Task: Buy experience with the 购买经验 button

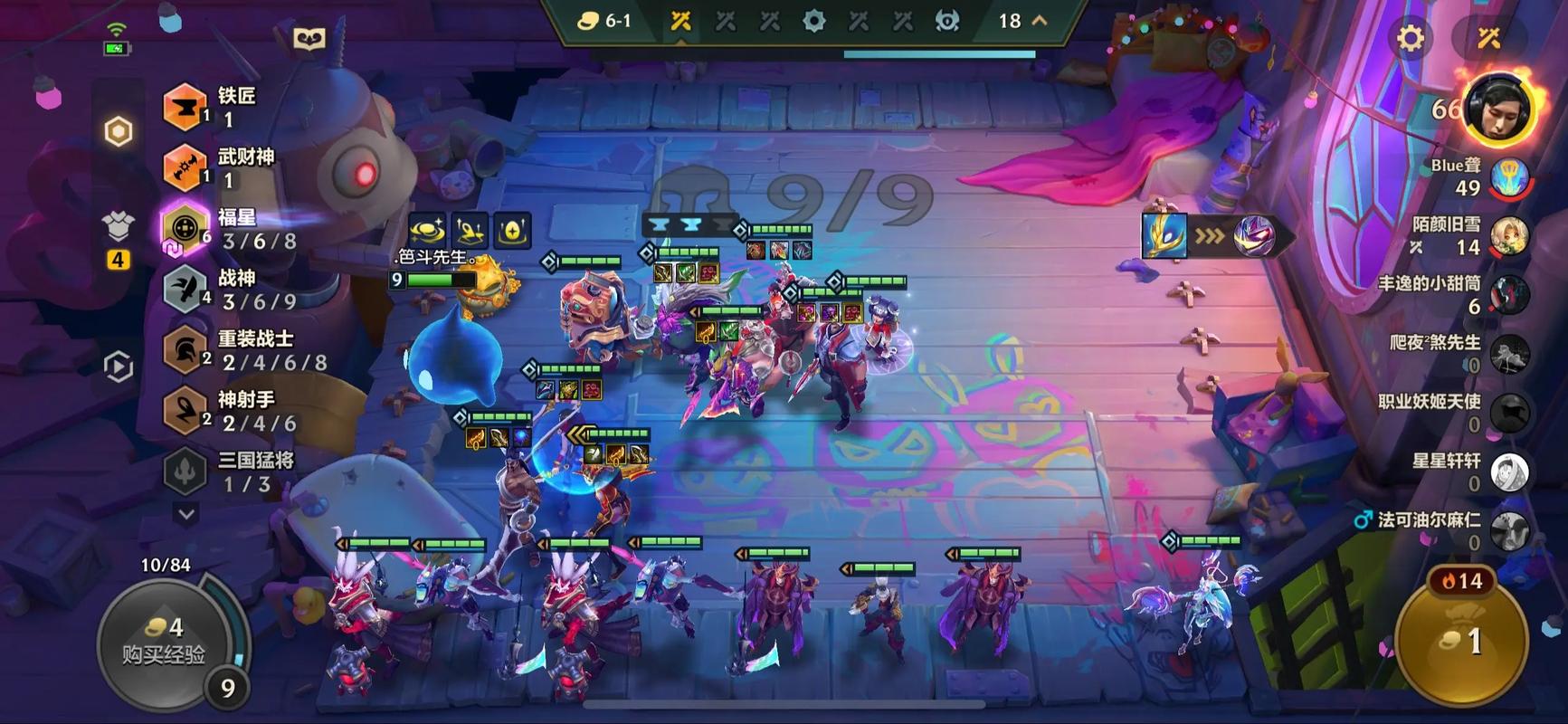Action: (166, 641)
